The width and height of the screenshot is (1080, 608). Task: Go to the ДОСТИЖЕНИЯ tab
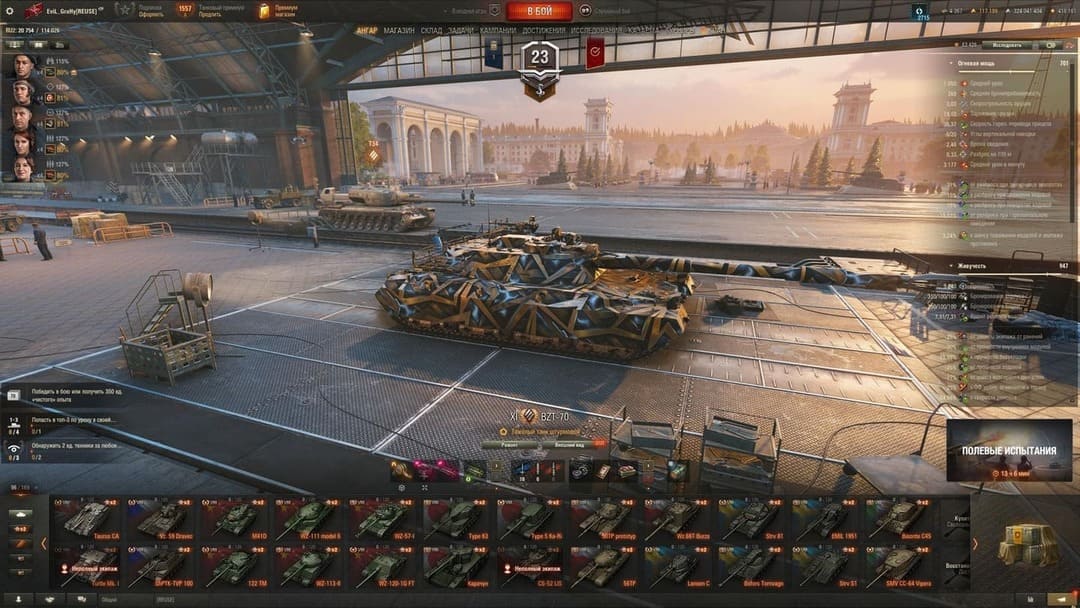[x=543, y=31]
